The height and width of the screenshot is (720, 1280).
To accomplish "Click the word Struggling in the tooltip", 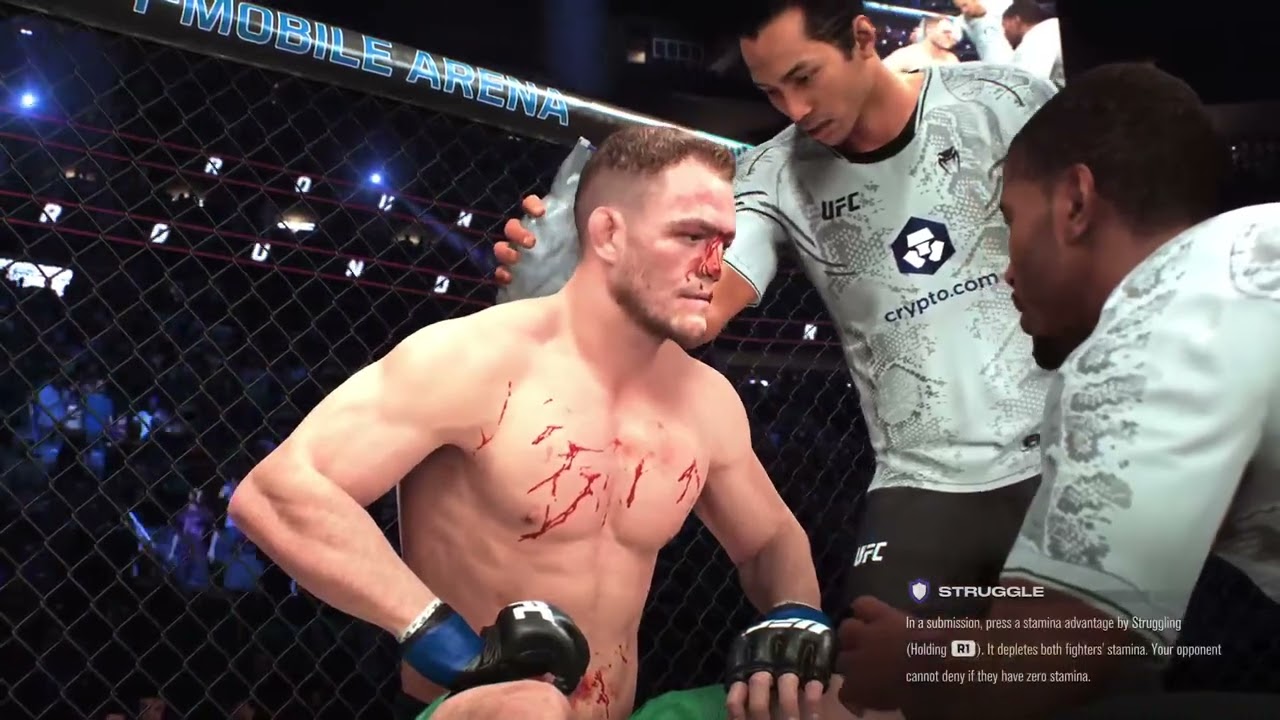I will click(x=1155, y=622).
